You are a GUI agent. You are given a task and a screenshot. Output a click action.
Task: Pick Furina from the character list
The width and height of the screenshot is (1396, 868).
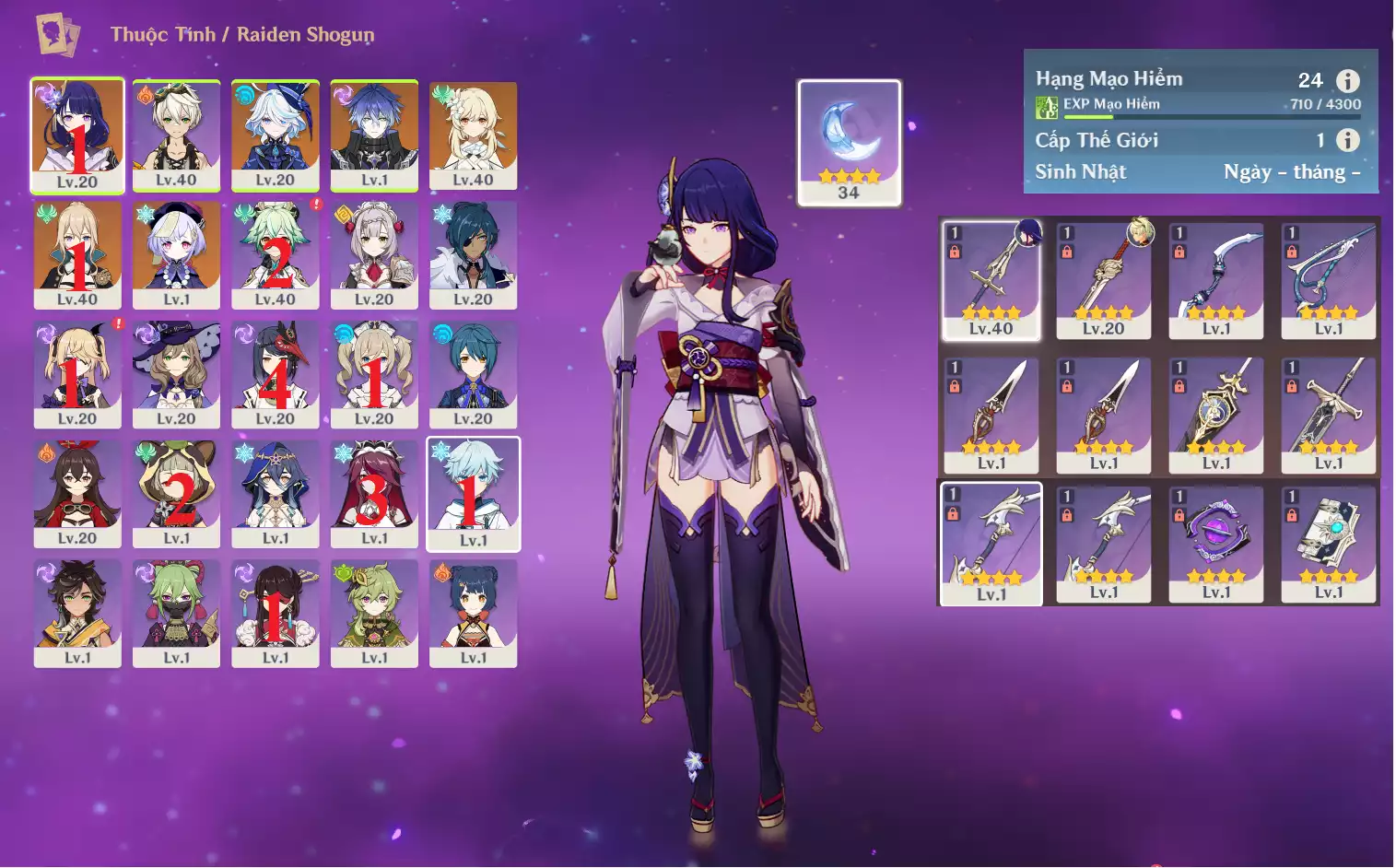pyautogui.click(x=275, y=135)
